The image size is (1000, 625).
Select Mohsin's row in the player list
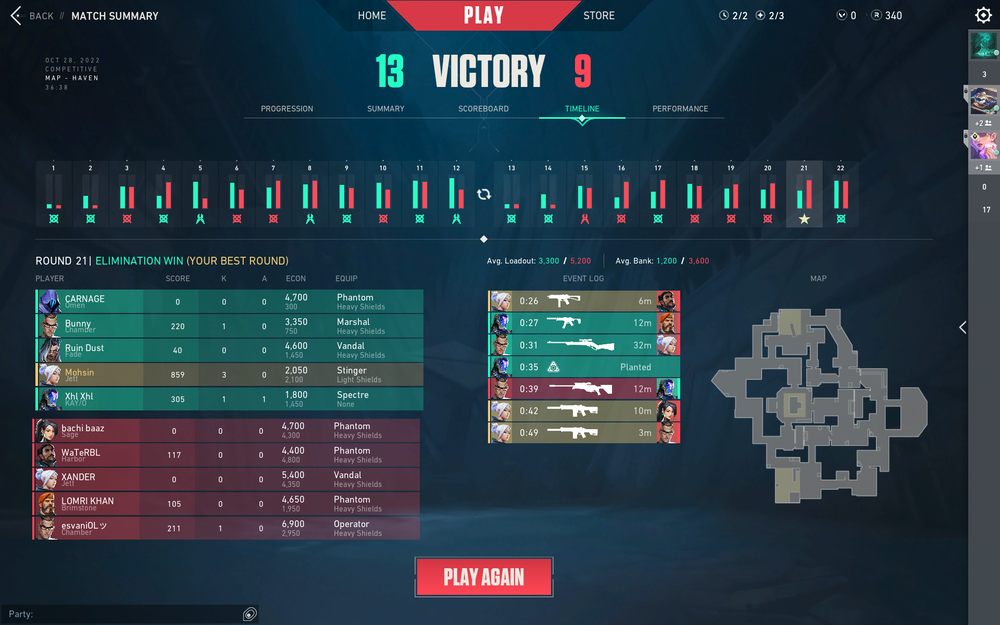[230, 375]
